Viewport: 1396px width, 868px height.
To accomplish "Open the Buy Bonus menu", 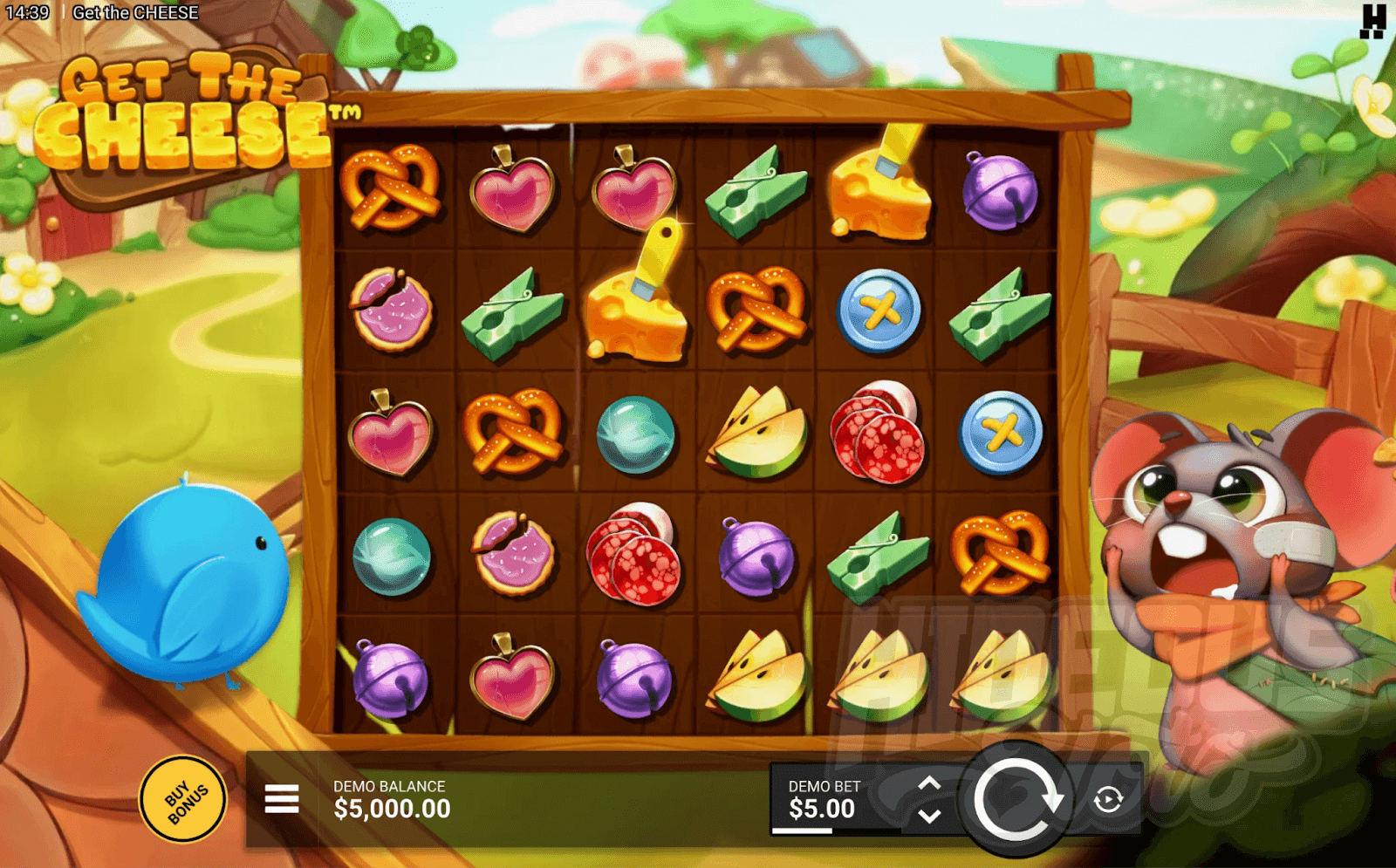I will [x=183, y=799].
